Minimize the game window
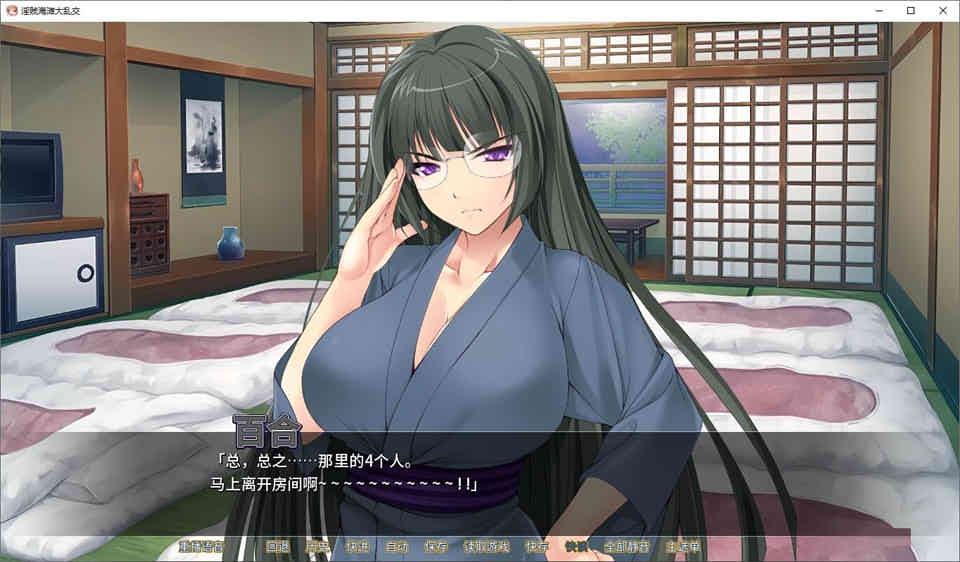This screenshot has height=562, width=960. click(x=878, y=10)
